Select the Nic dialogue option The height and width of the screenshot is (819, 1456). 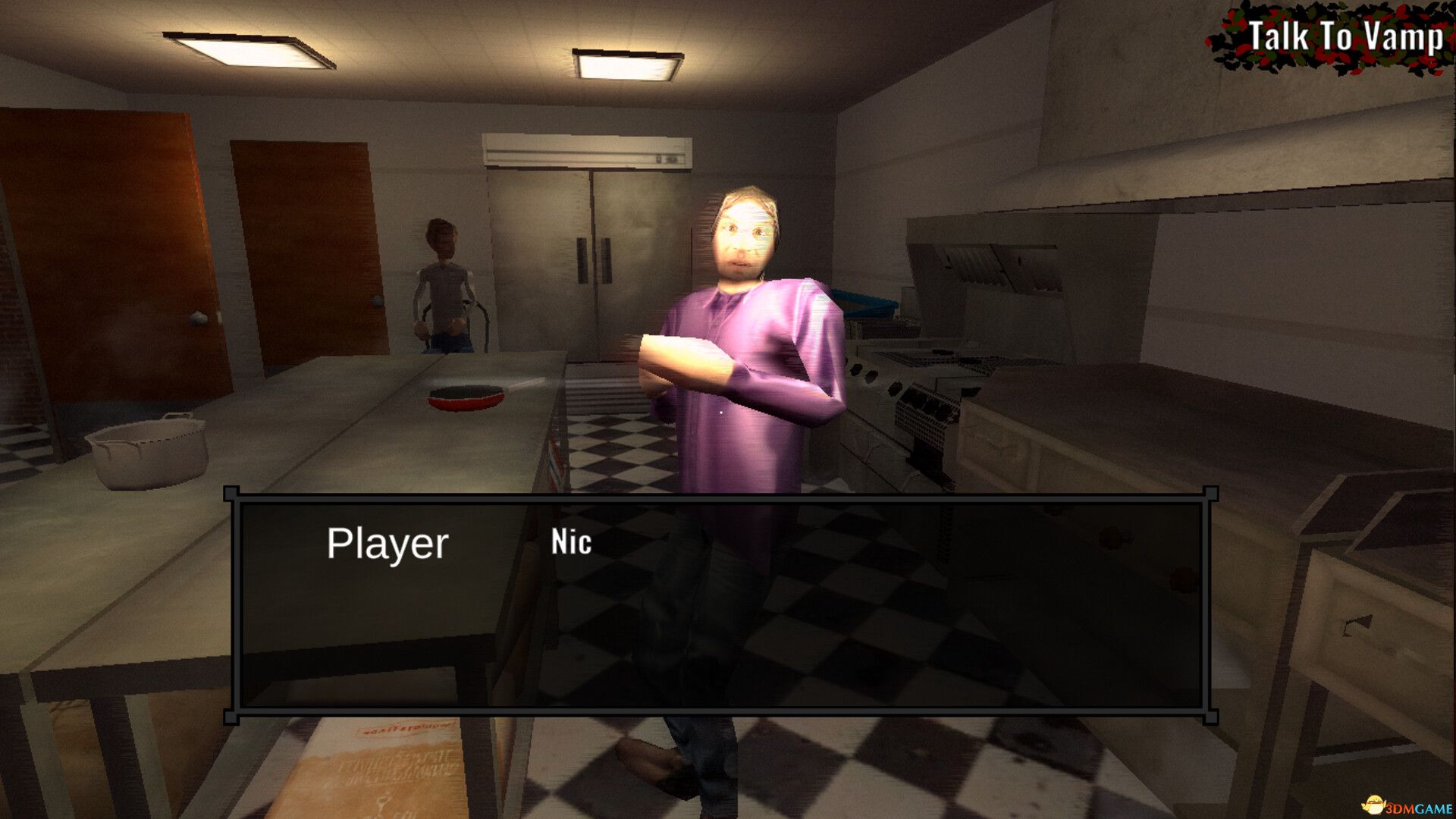(573, 541)
